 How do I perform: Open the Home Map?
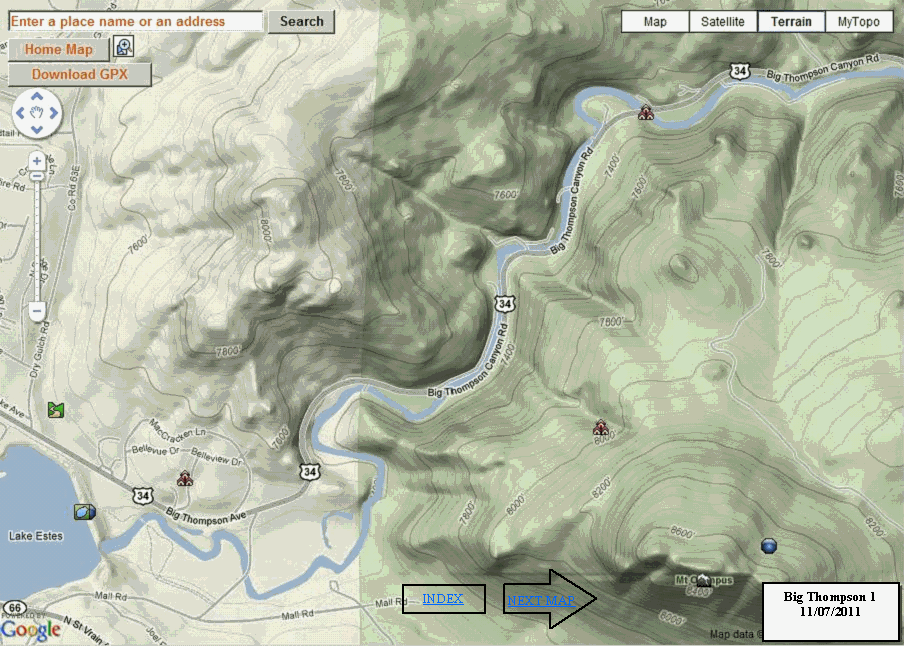(x=58, y=50)
